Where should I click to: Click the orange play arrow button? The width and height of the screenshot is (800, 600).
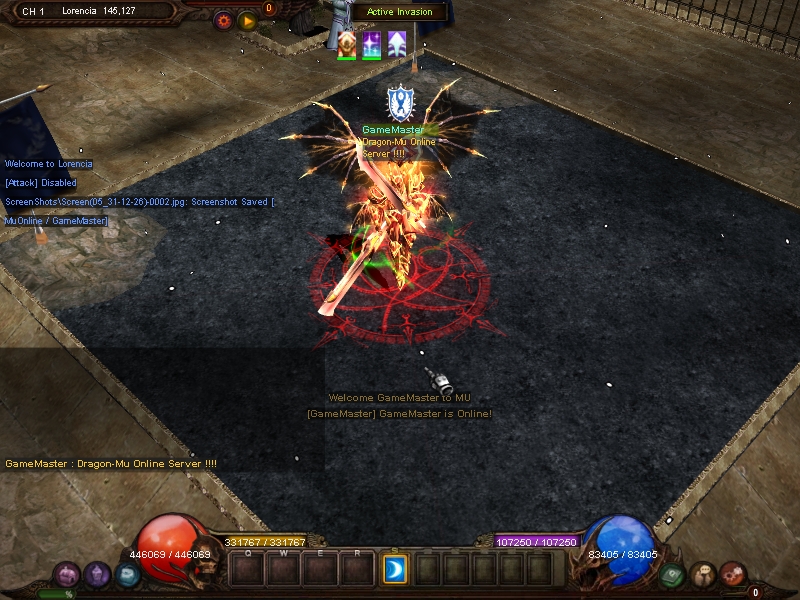[247, 20]
